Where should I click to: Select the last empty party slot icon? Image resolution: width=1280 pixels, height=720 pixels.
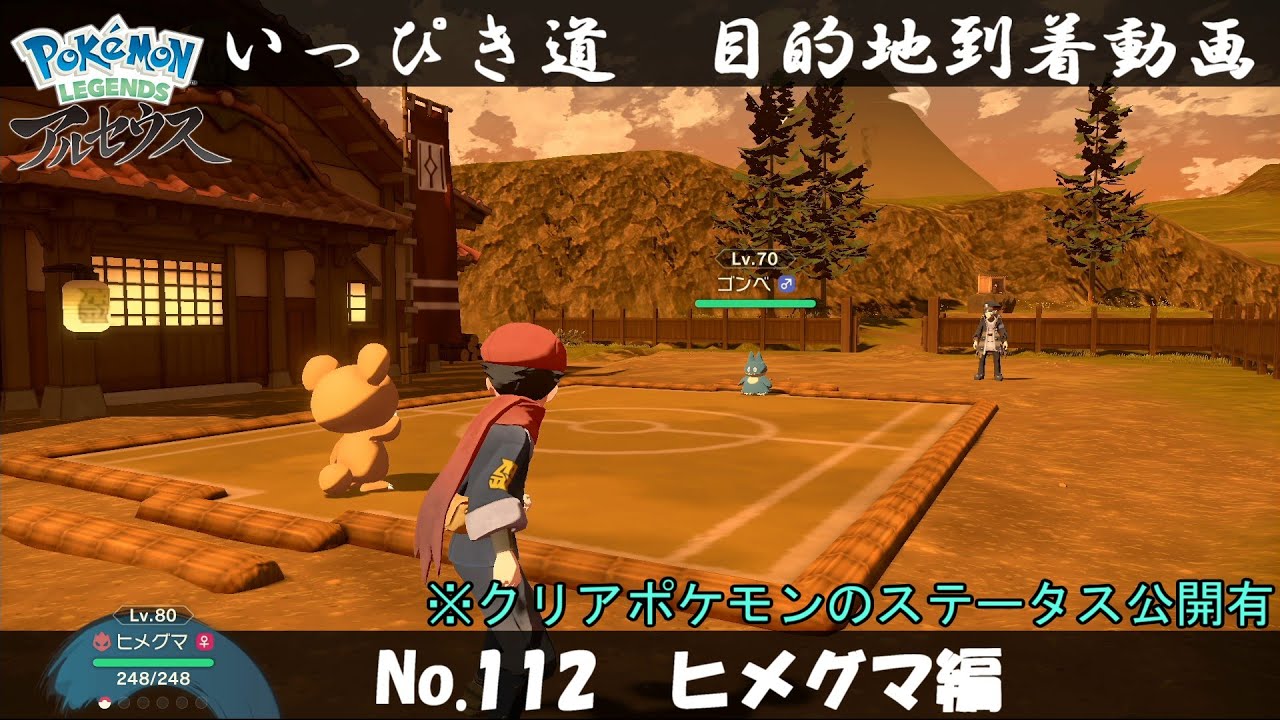[200, 704]
